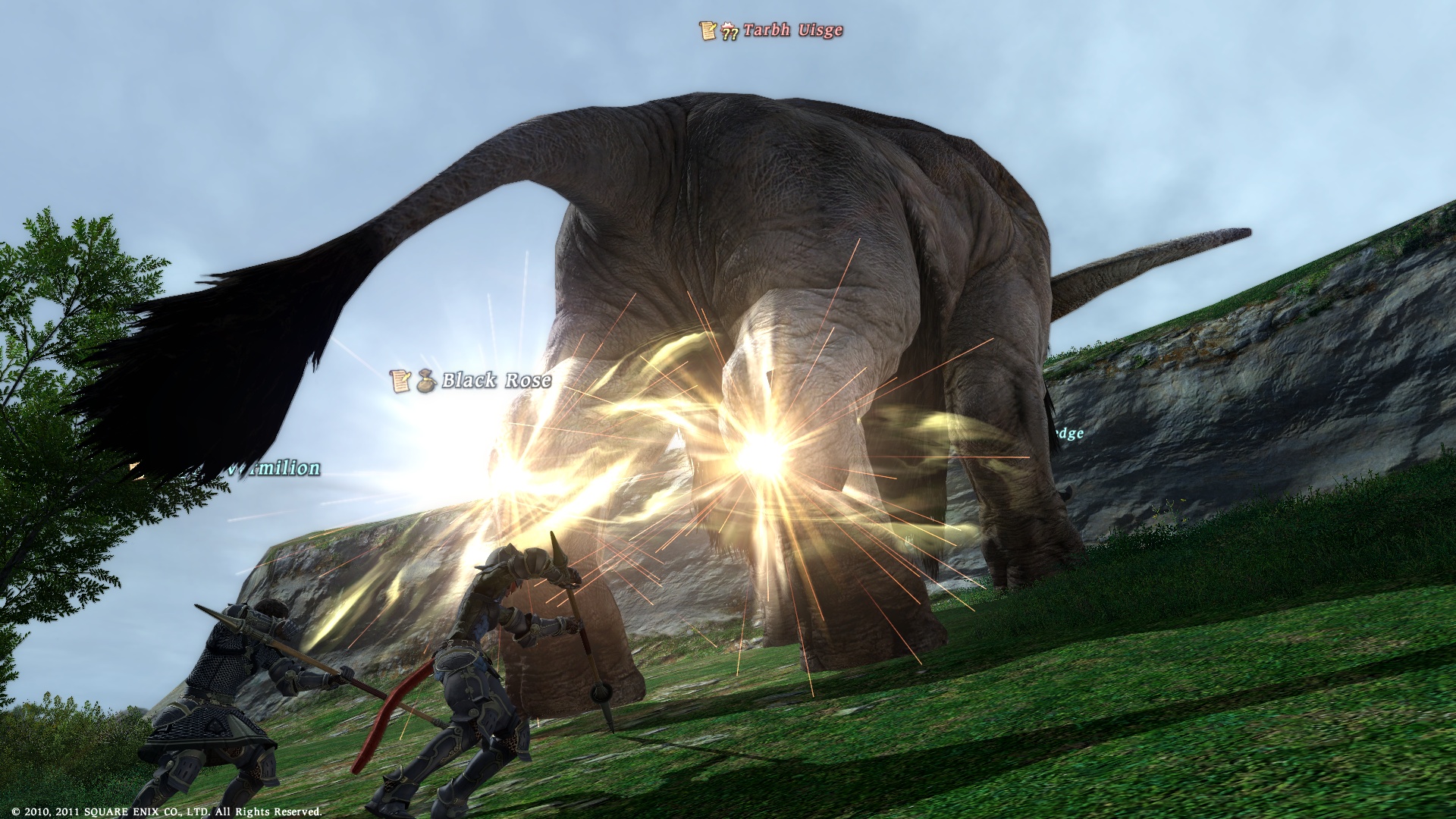This screenshot has height=819, width=1456.
Task: Pick the partly hidden Vermilion name label
Action: point(275,468)
